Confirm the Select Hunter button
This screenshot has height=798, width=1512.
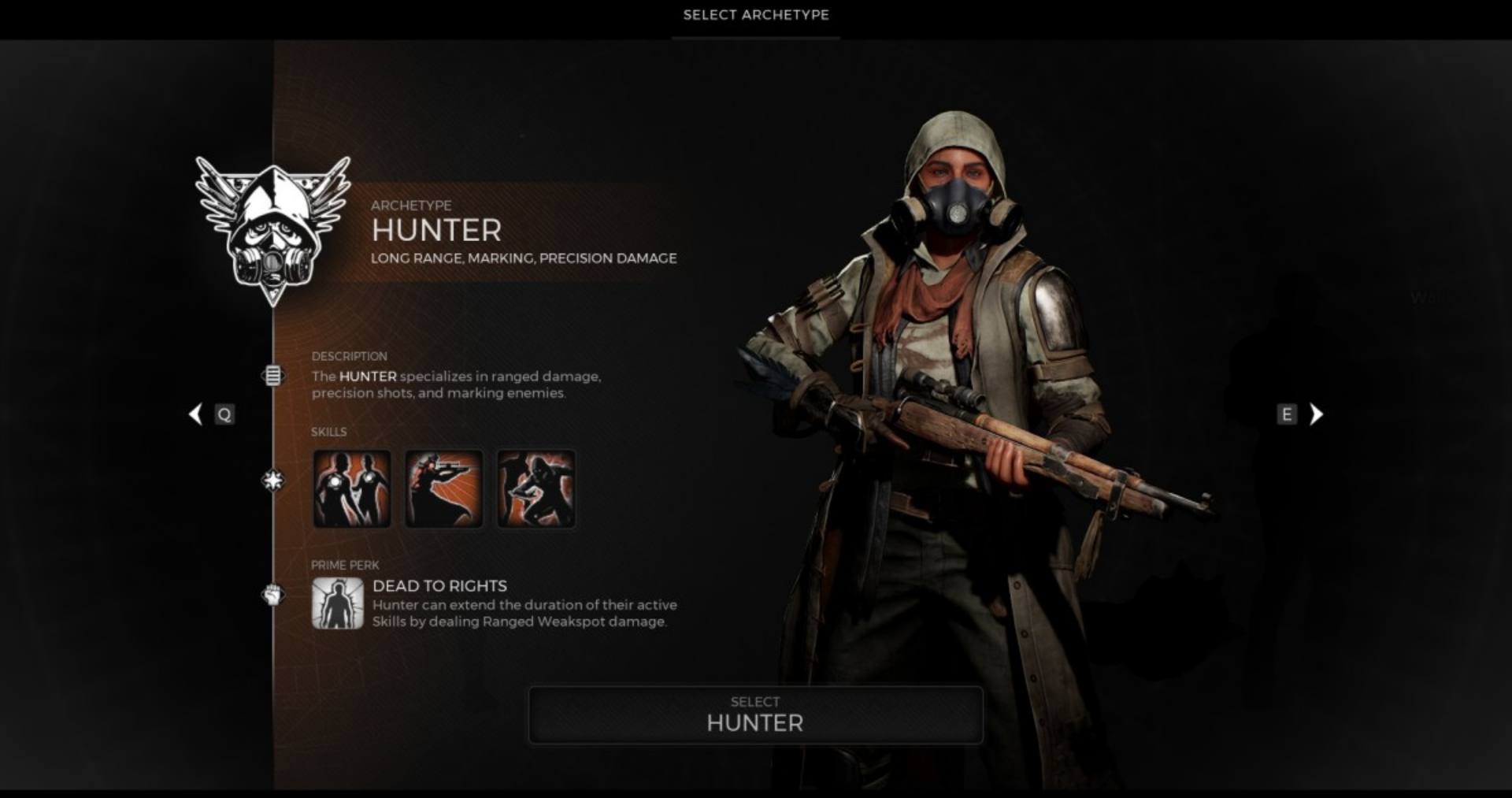tap(755, 714)
